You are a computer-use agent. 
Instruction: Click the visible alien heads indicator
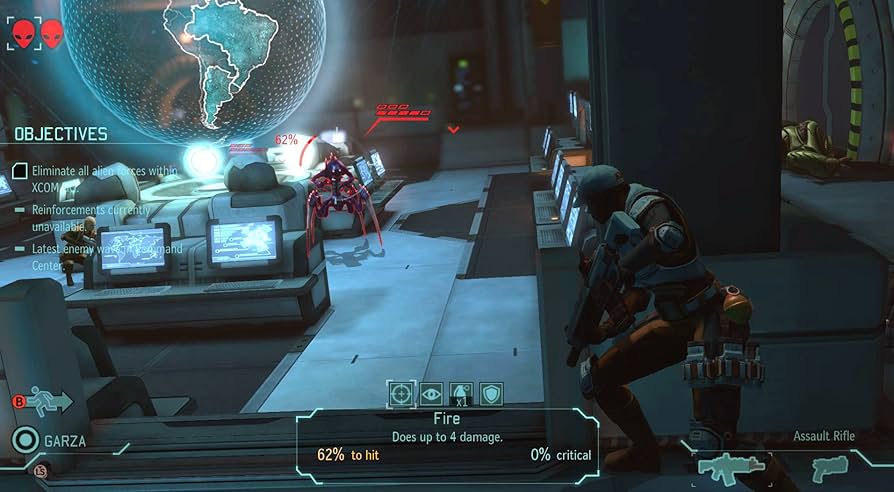tap(36, 35)
